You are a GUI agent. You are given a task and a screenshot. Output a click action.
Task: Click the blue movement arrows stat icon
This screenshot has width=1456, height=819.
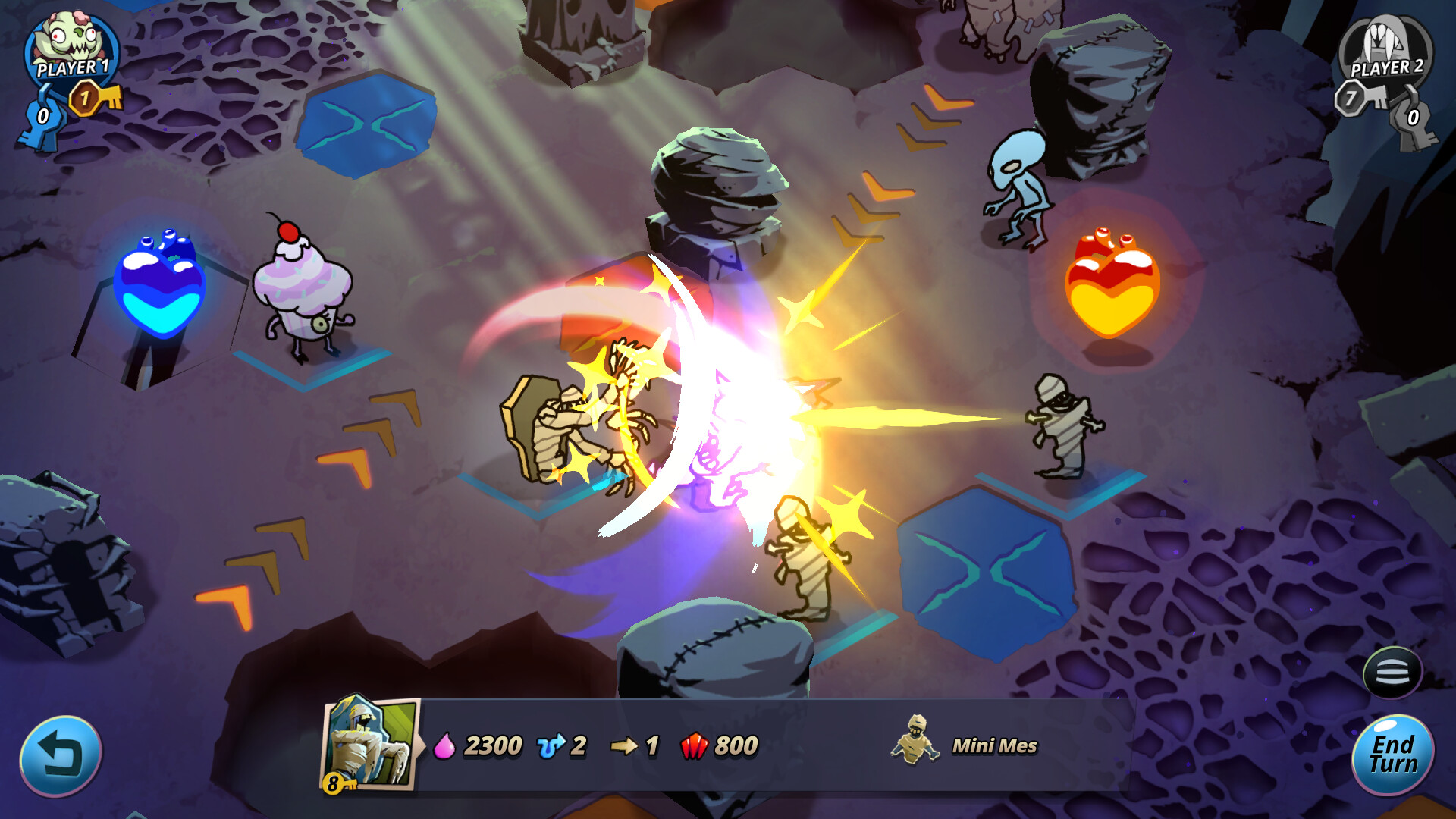[552, 747]
